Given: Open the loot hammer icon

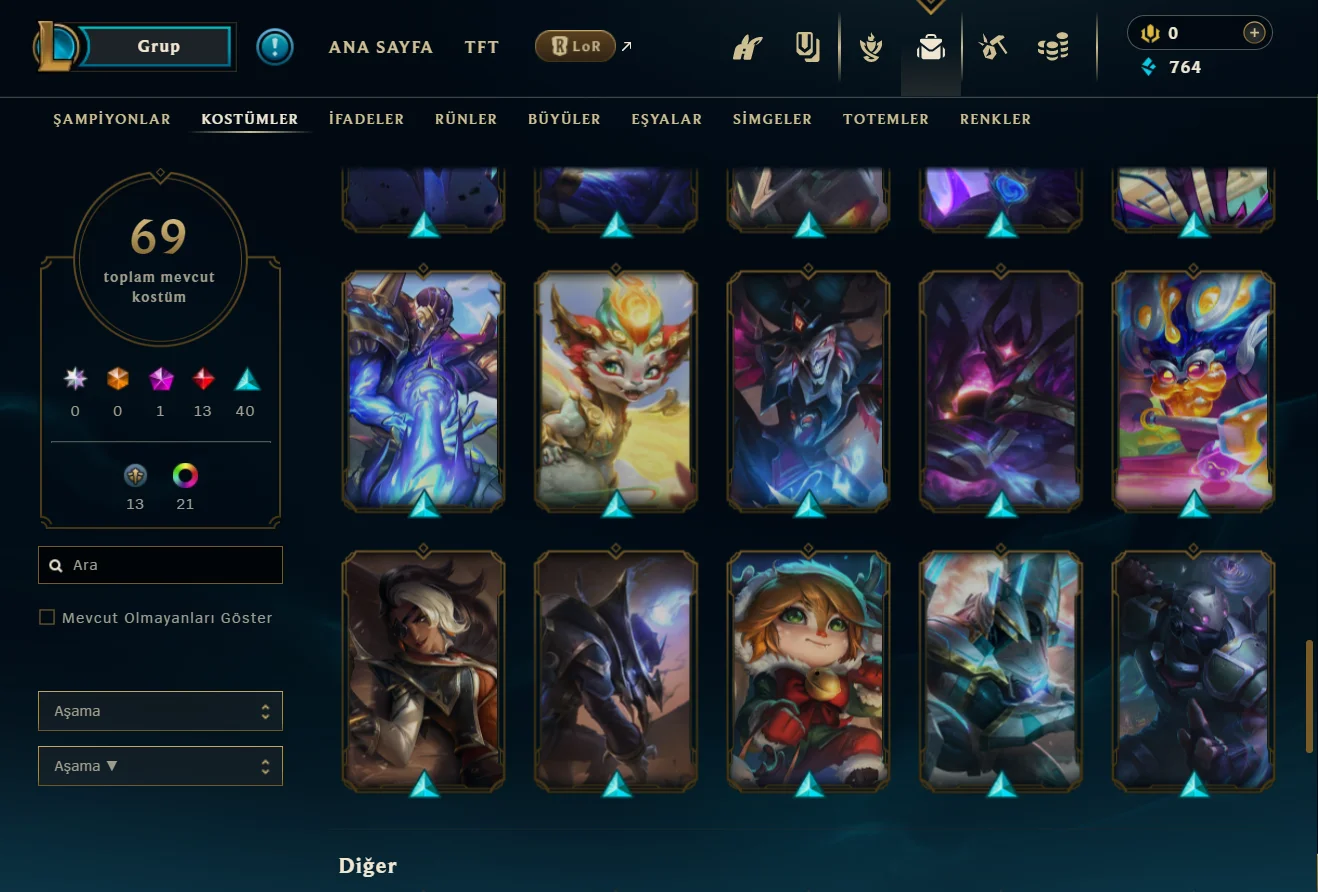Looking at the screenshot, I should pyautogui.click(x=992, y=47).
